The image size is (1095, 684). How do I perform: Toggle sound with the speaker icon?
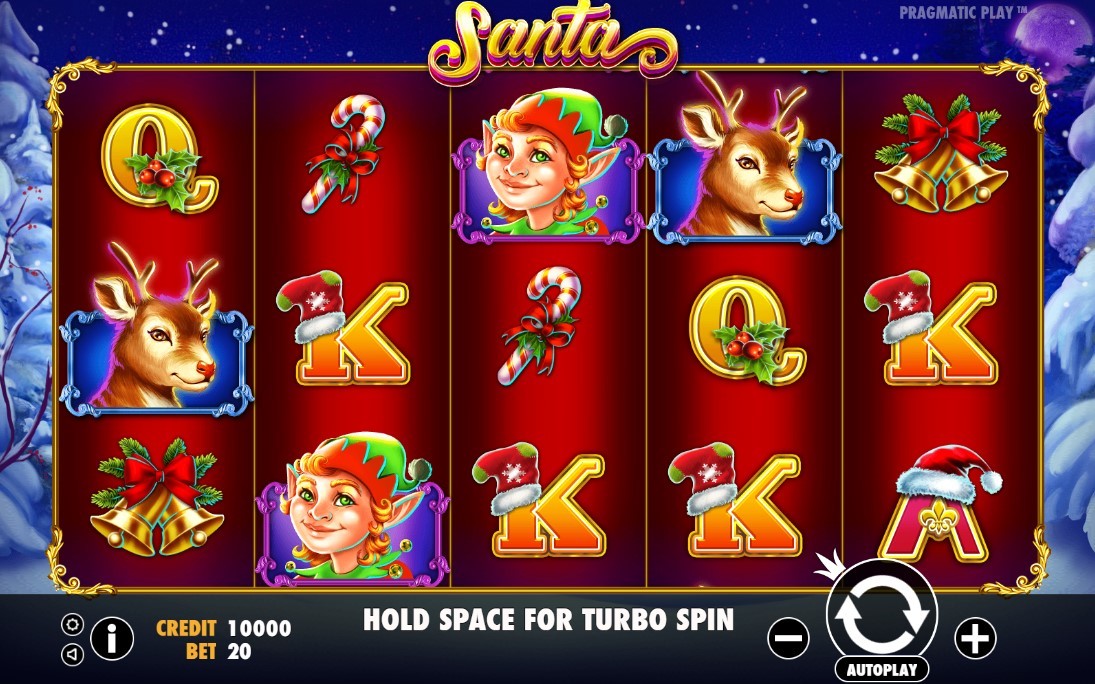[72, 654]
